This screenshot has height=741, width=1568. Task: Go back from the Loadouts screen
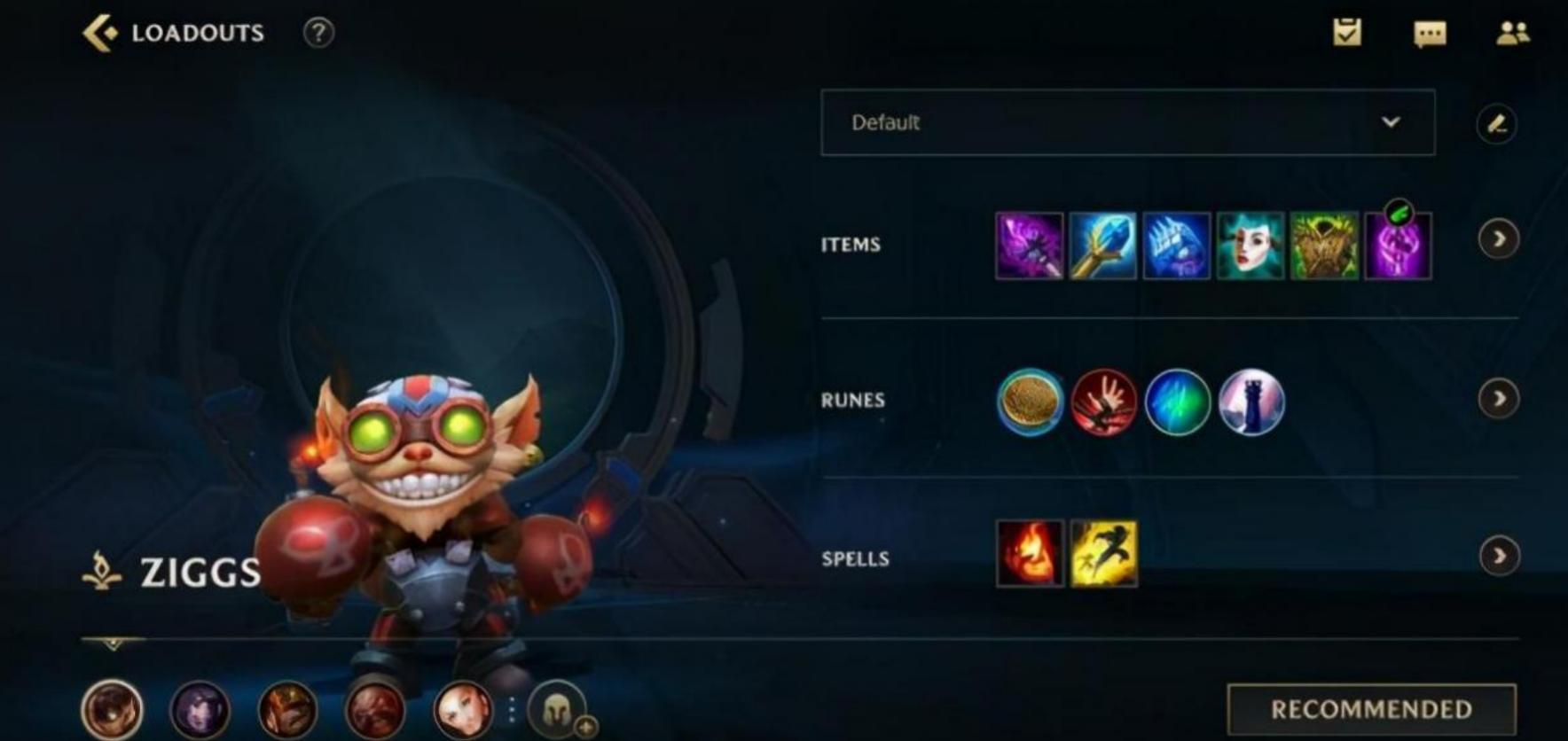(100, 33)
